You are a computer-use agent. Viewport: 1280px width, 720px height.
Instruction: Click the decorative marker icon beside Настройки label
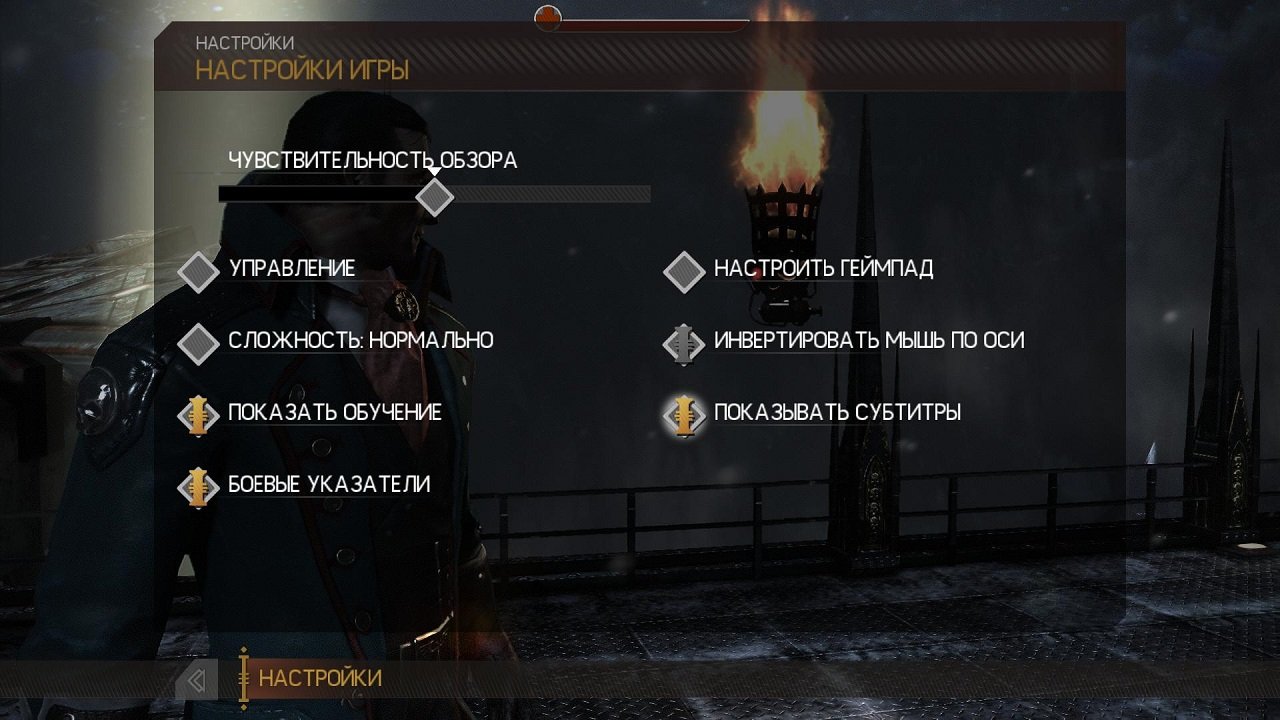pos(242,679)
